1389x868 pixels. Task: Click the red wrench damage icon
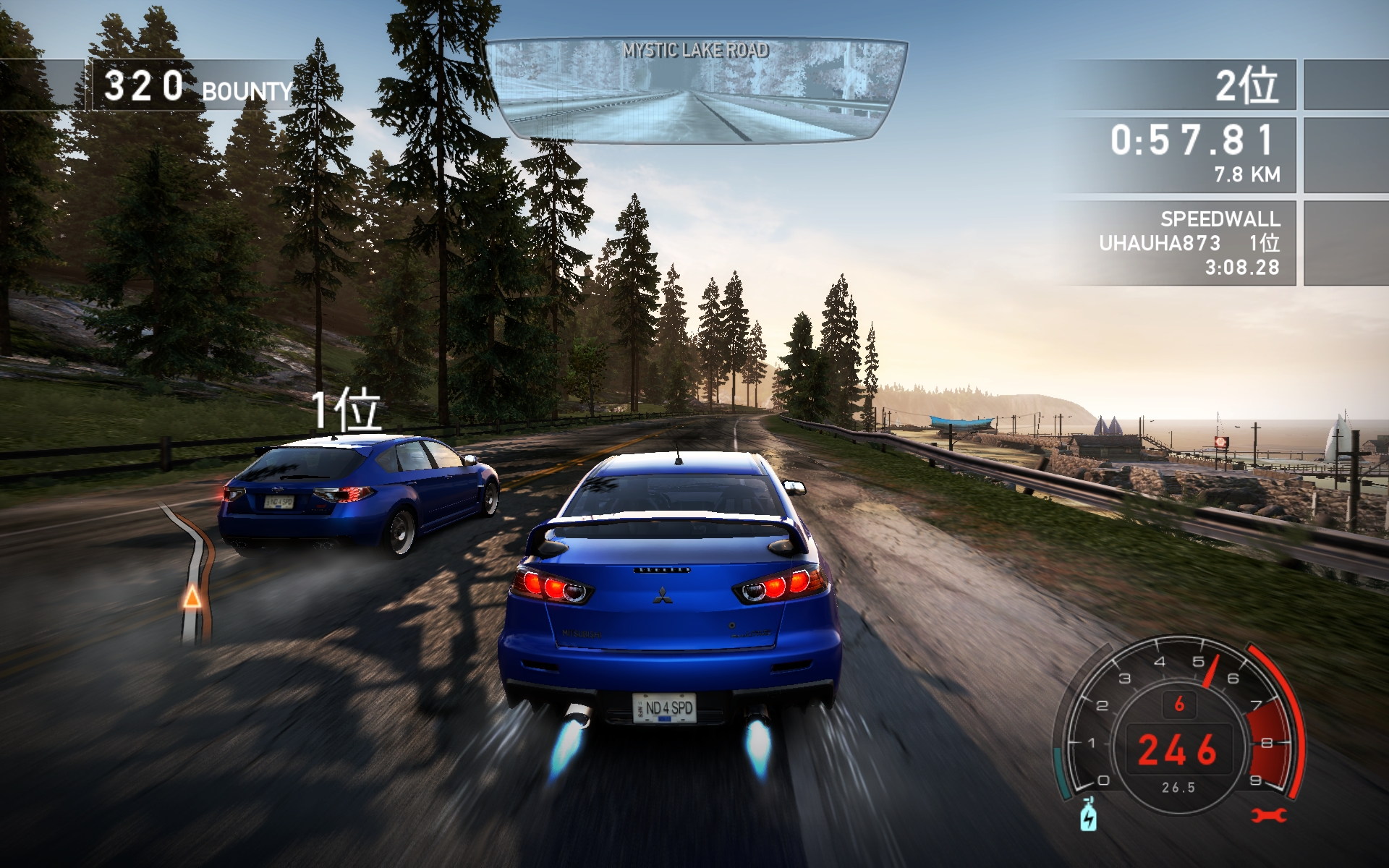click(x=1269, y=815)
